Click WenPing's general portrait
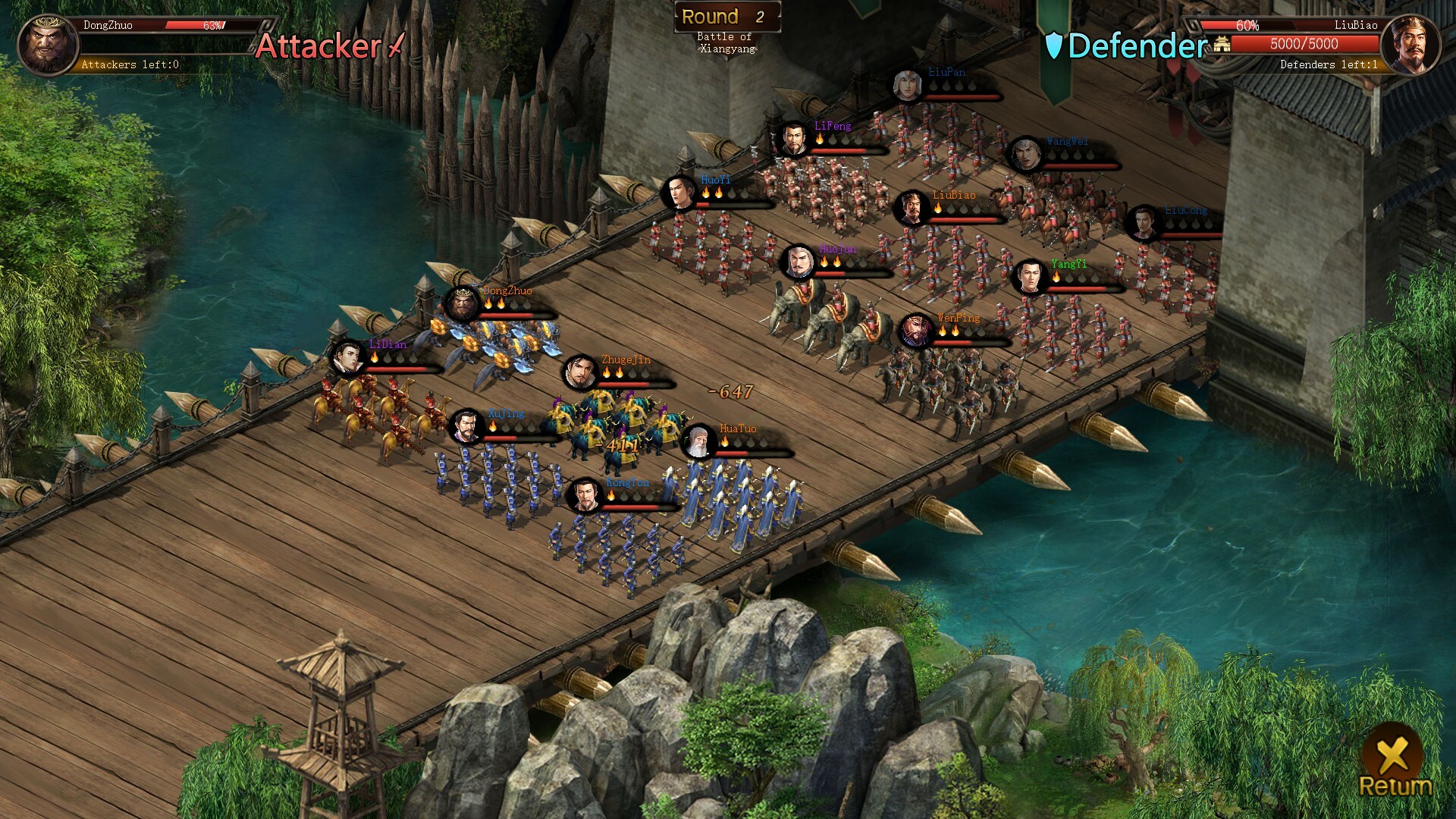 915,331
